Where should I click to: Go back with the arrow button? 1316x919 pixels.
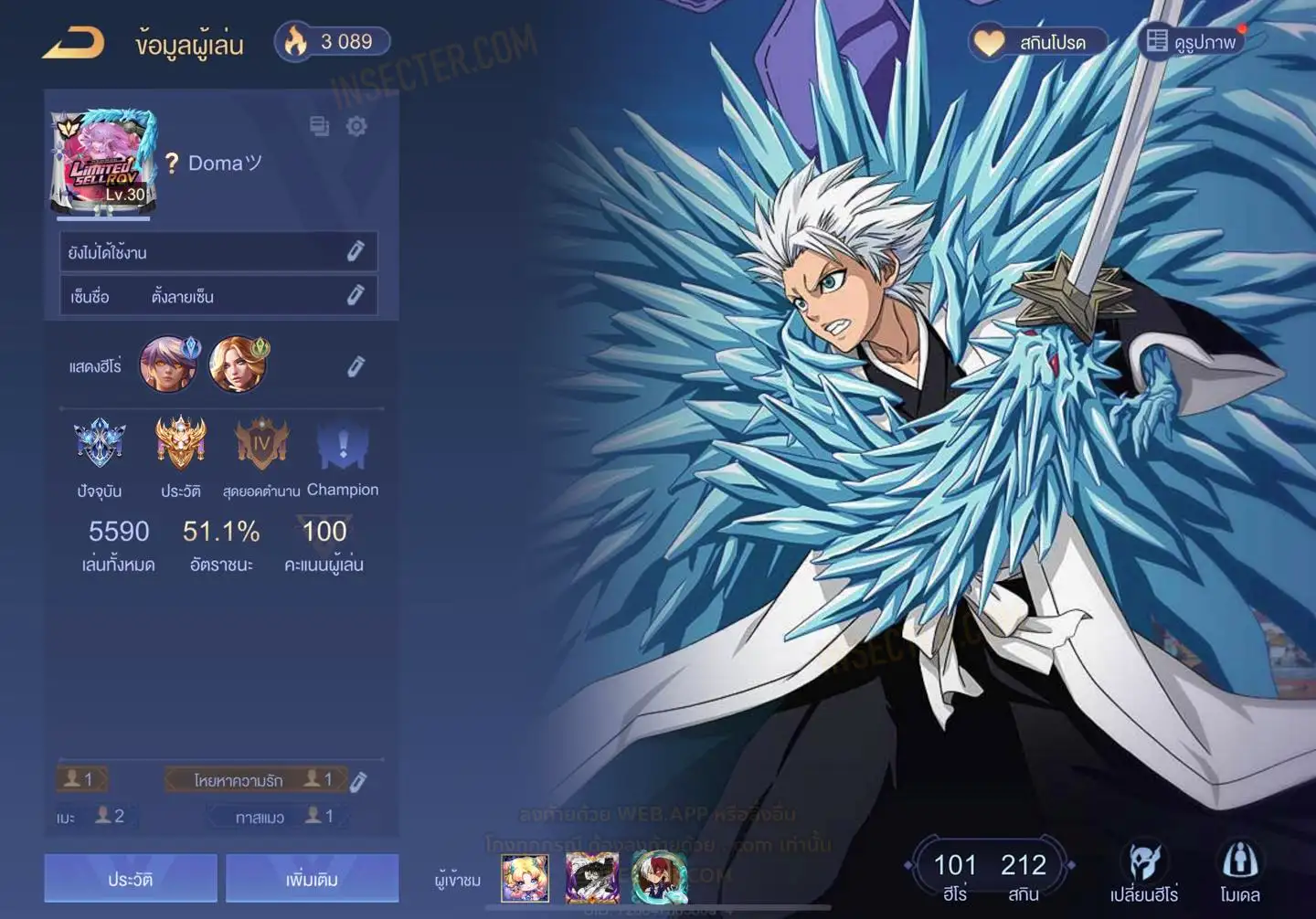(x=73, y=43)
